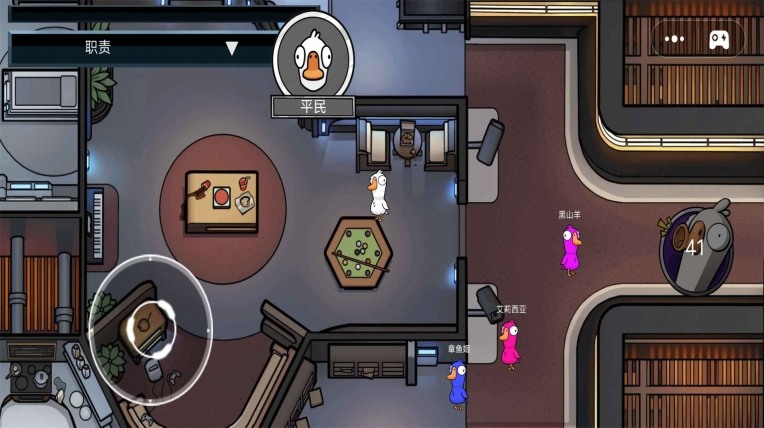Tap the 平民 role label
The image size is (764, 428).
click(313, 106)
